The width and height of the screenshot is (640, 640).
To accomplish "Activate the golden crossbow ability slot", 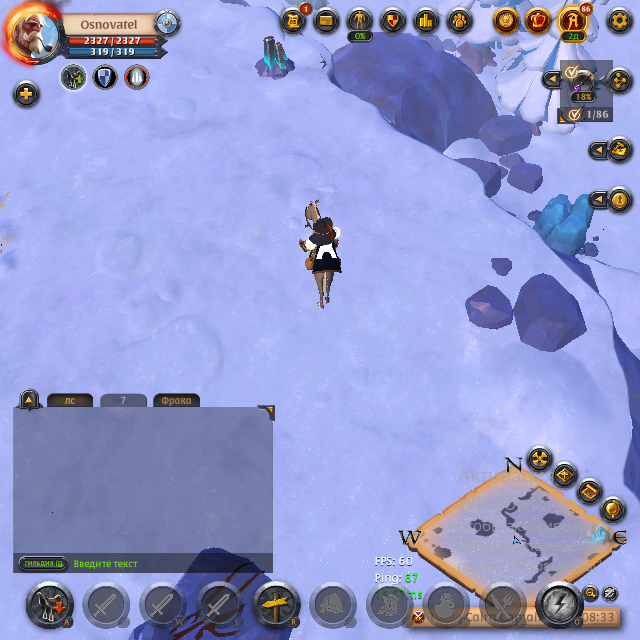I will tap(277, 604).
